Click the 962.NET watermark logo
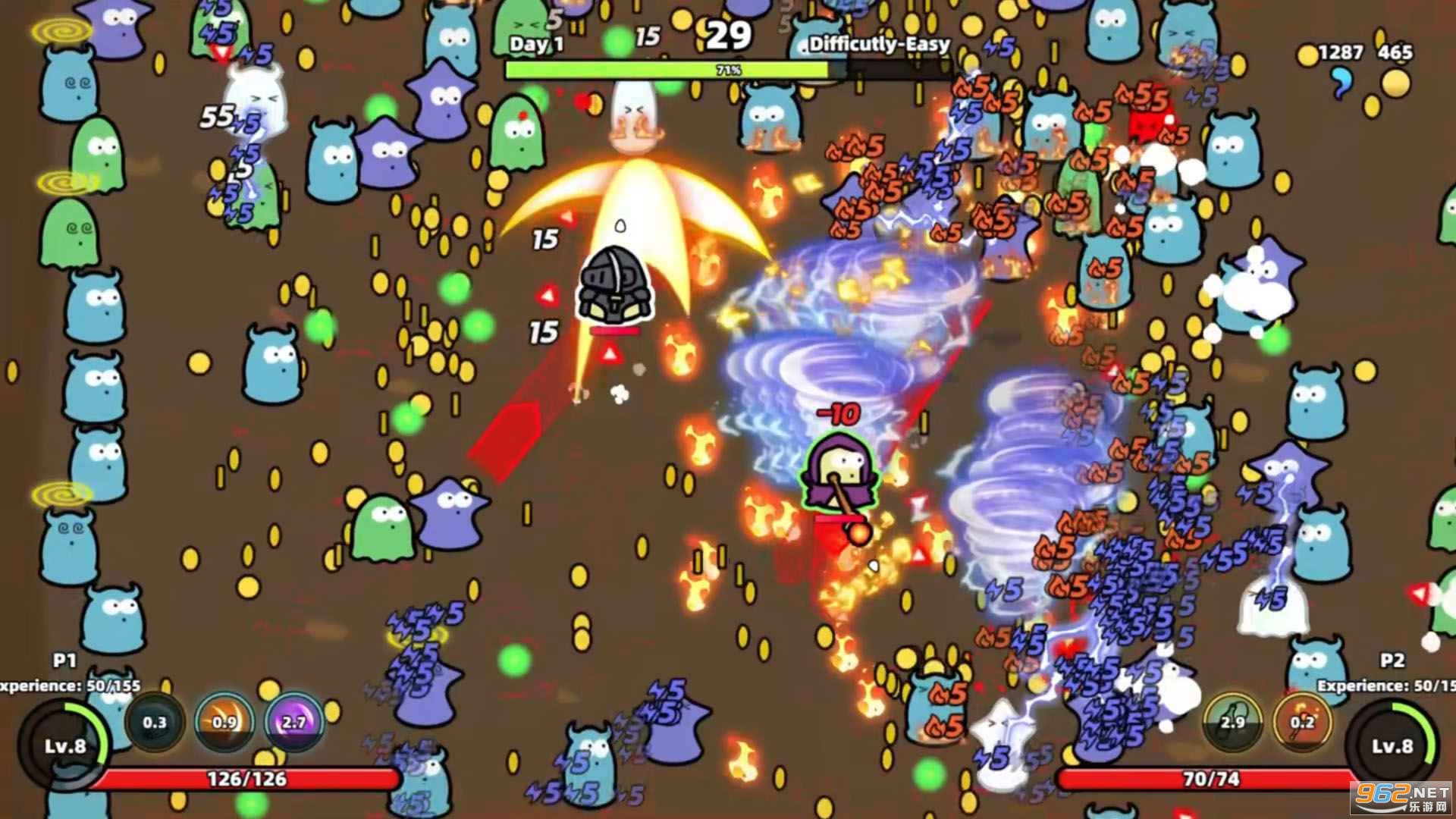Image resolution: width=1456 pixels, height=819 pixels. pos(1401,798)
